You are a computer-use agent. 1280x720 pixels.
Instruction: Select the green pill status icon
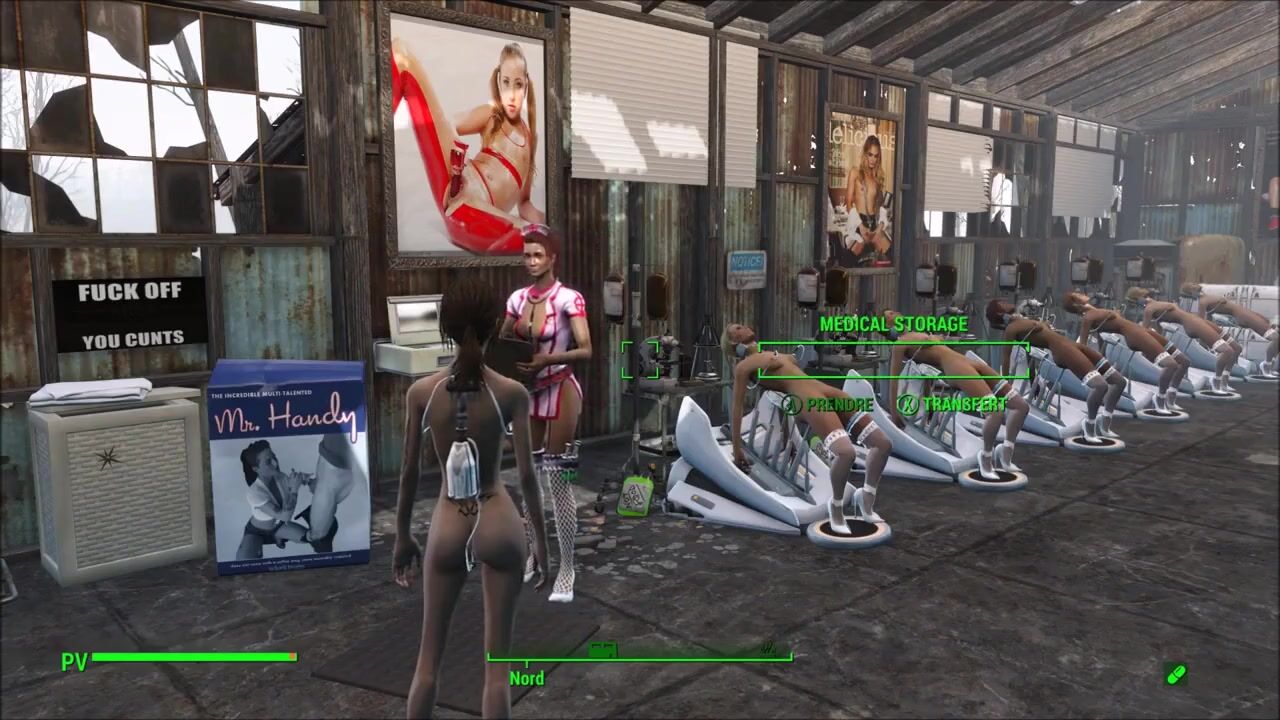tap(1177, 675)
